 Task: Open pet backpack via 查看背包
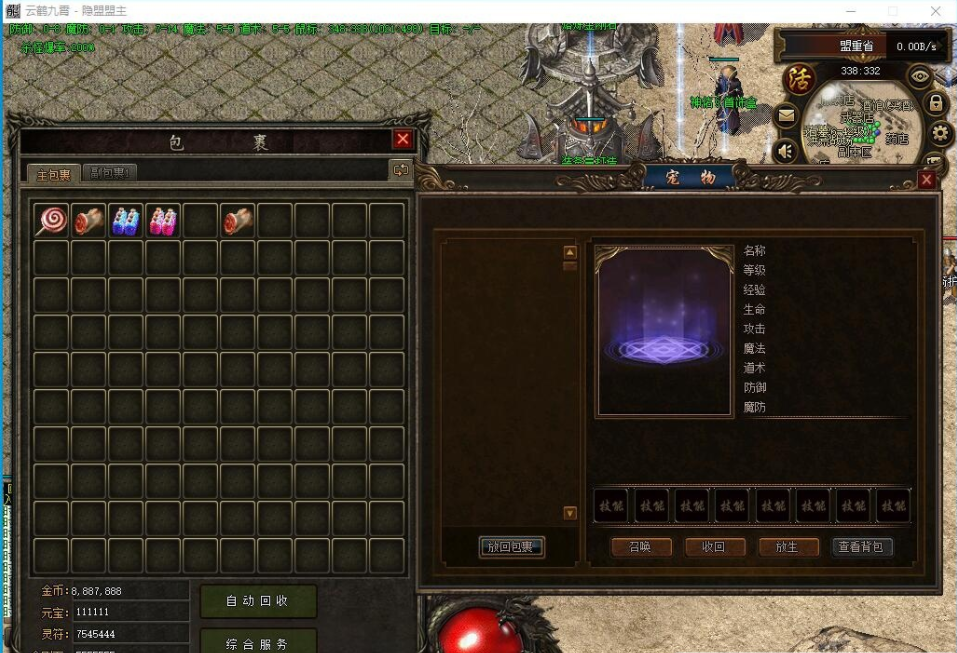pyautogui.click(x=862, y=547)
